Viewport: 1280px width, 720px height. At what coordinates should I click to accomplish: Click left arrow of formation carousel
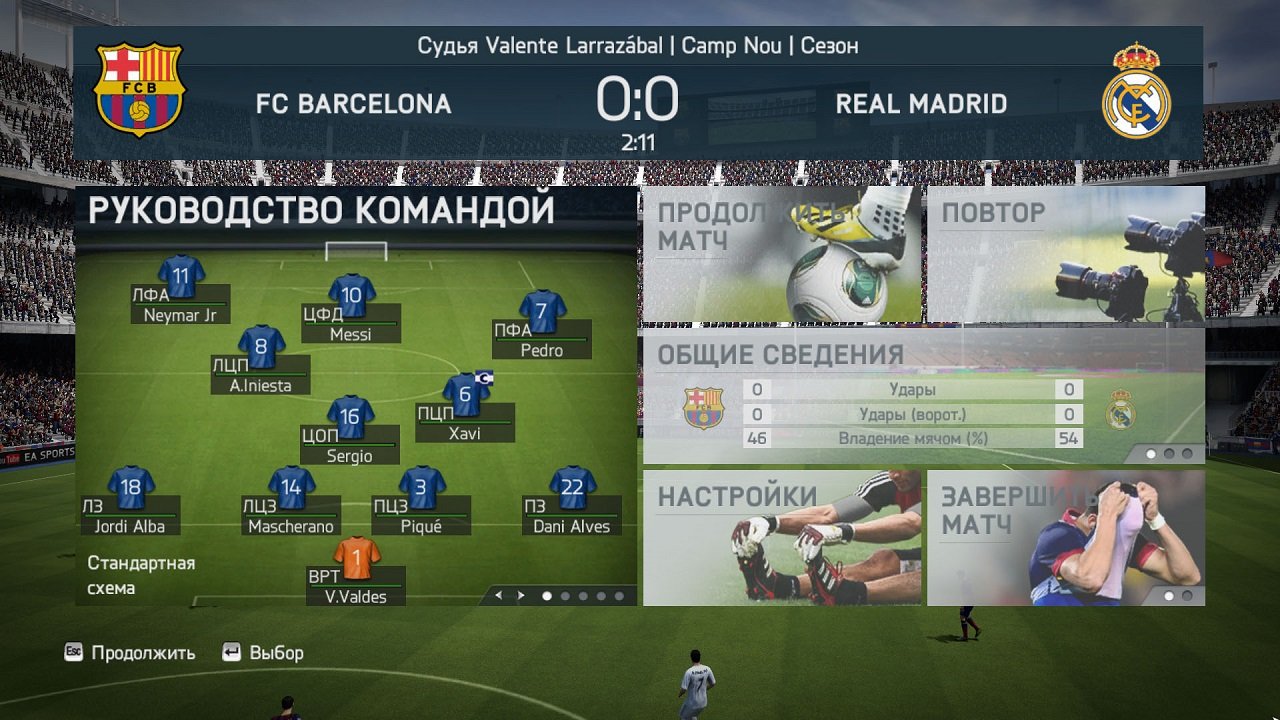pos(497,595)
